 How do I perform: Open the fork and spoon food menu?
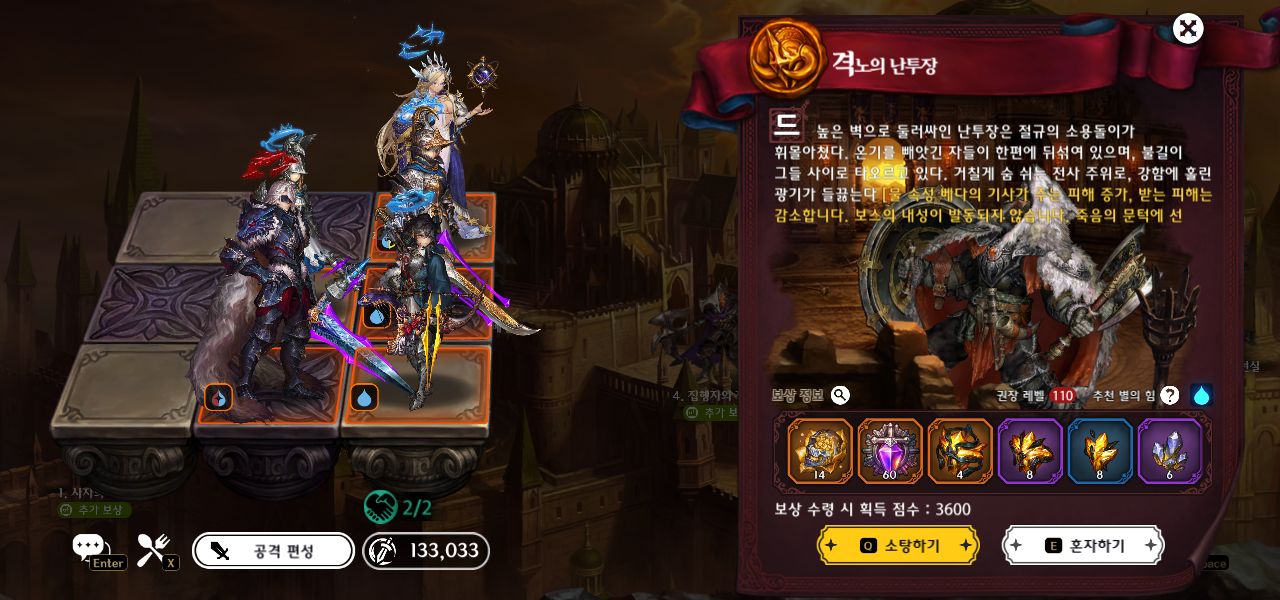[153, 548]
